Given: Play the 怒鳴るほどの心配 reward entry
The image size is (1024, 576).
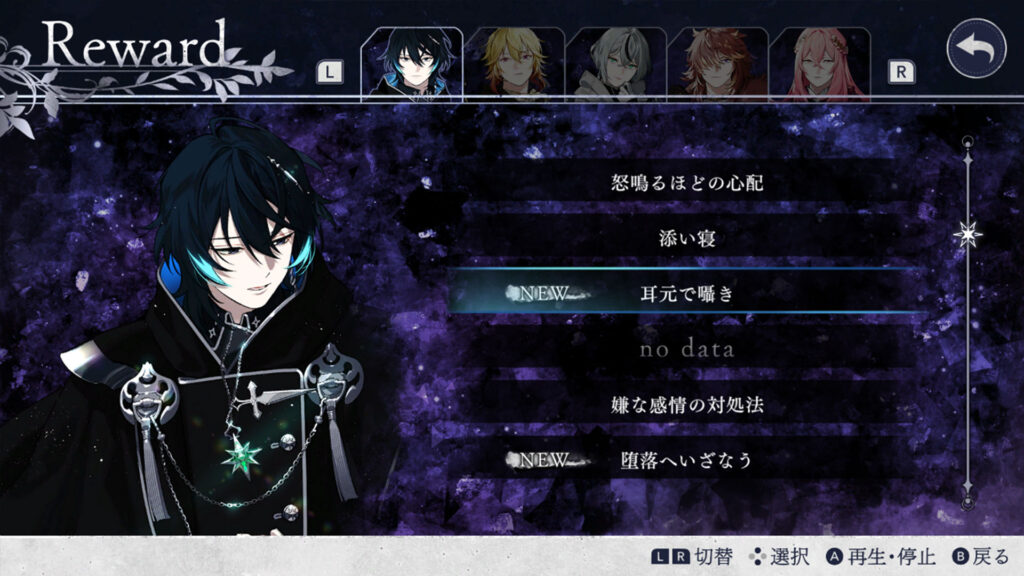Looking at the screenshot, I should (x=680, y=183).
